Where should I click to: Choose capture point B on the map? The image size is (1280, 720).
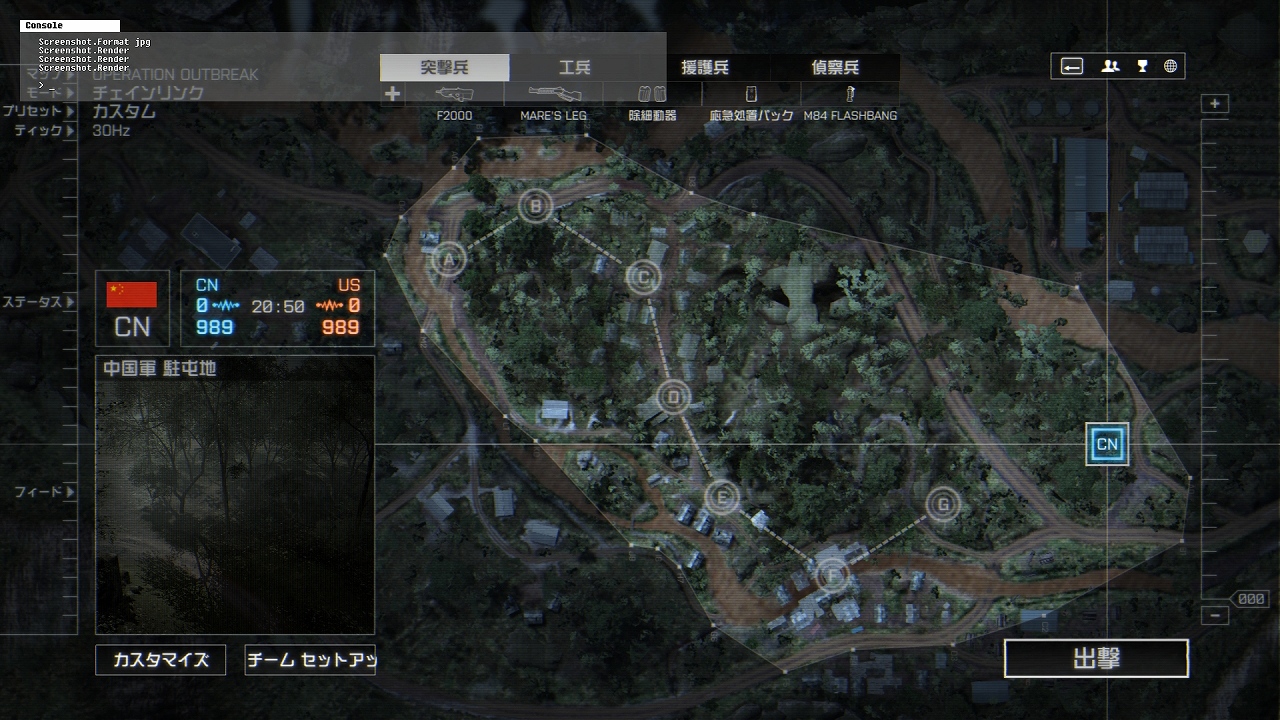coord(535,207)
